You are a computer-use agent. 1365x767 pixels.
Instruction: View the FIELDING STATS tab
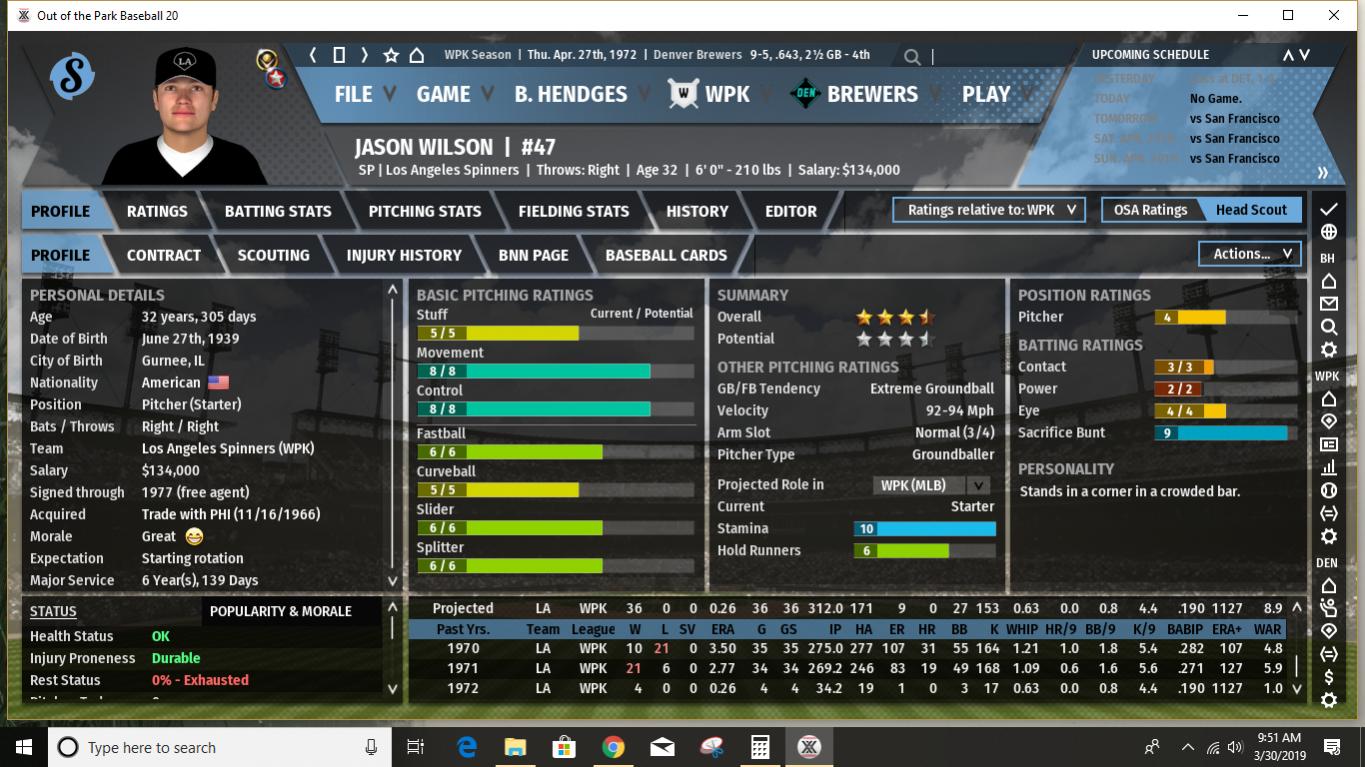coord(574,211)
